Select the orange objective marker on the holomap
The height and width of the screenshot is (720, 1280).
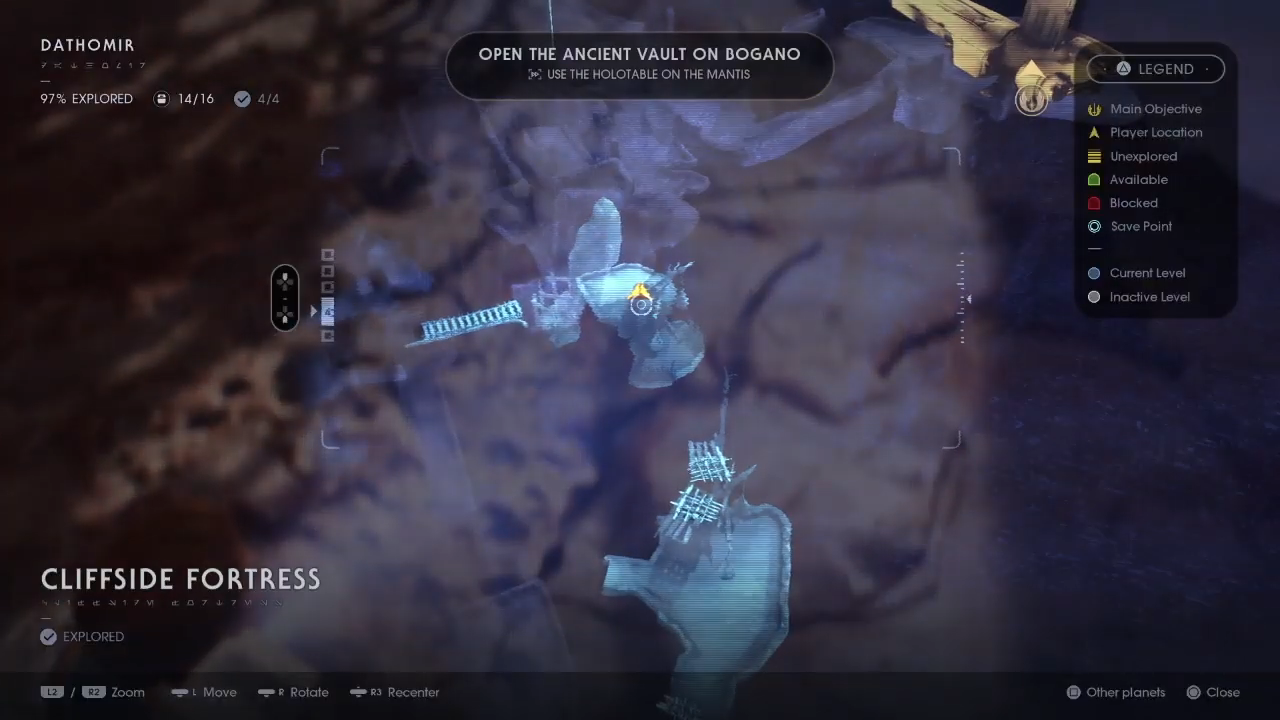640,292
